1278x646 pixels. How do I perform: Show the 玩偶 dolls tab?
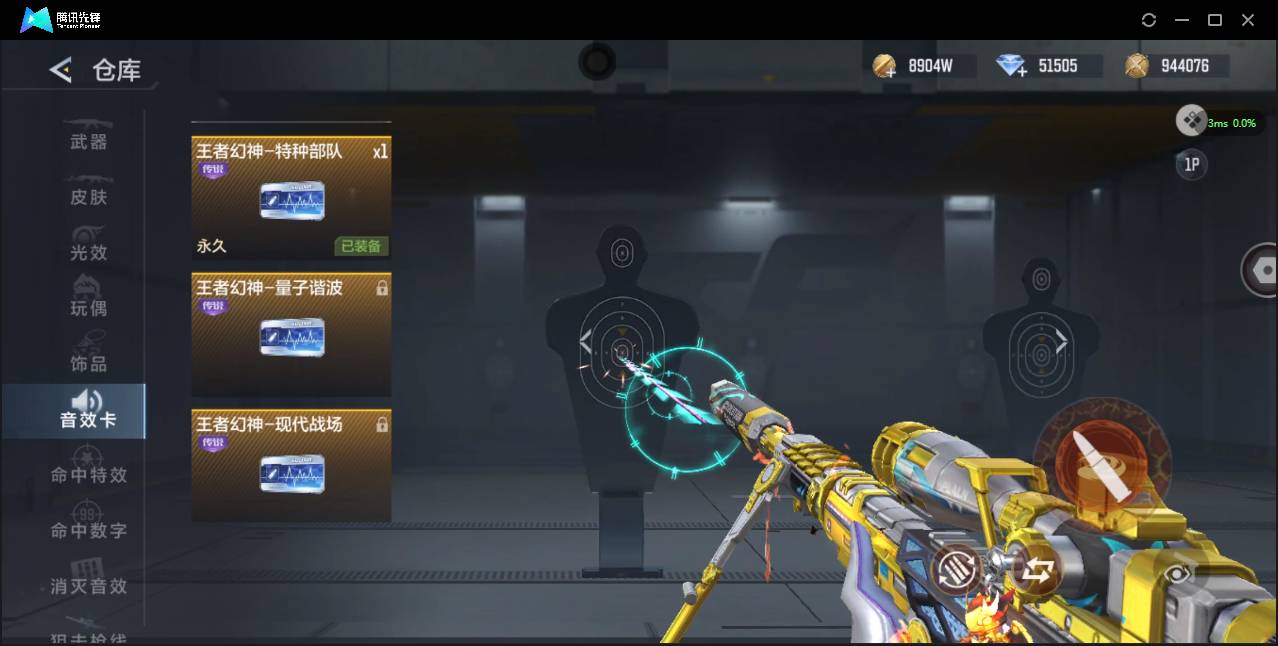pyautogui.click(x=88, y=307)
